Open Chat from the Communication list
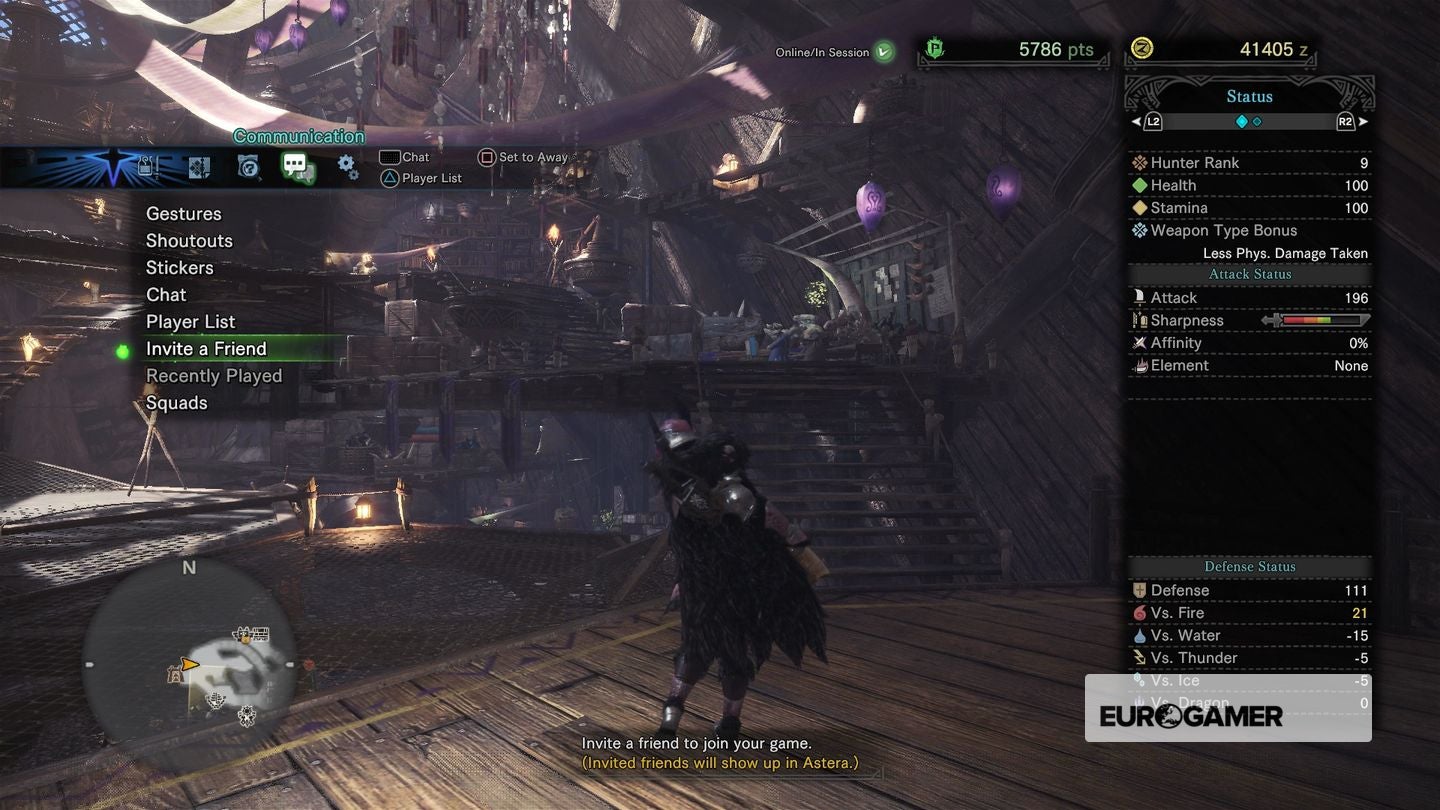The height and width of the screenshot is (810, 1440). 166,295
